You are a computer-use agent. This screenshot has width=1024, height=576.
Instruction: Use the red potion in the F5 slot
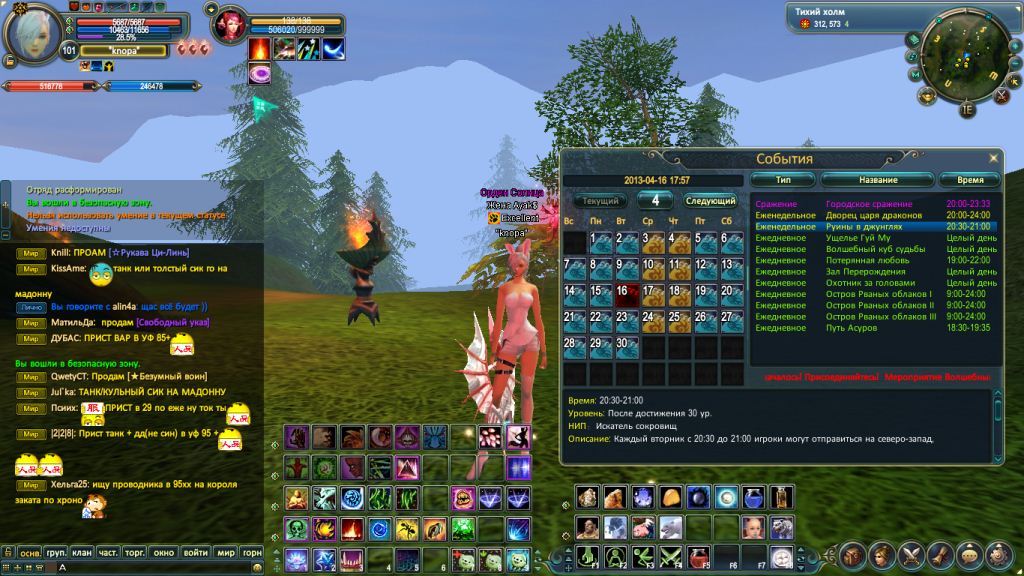click(x=700, y=557)
